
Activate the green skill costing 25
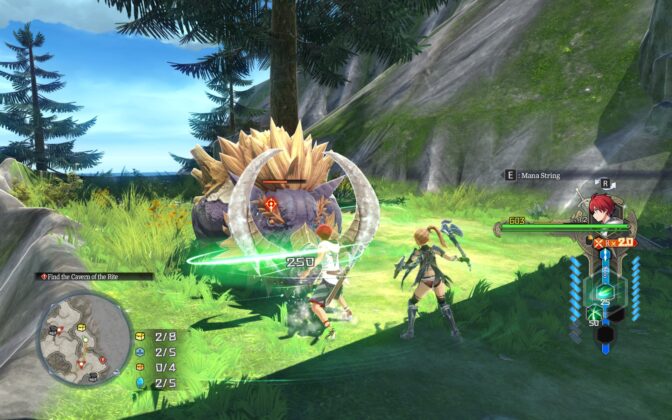click(x=604, y=294)
